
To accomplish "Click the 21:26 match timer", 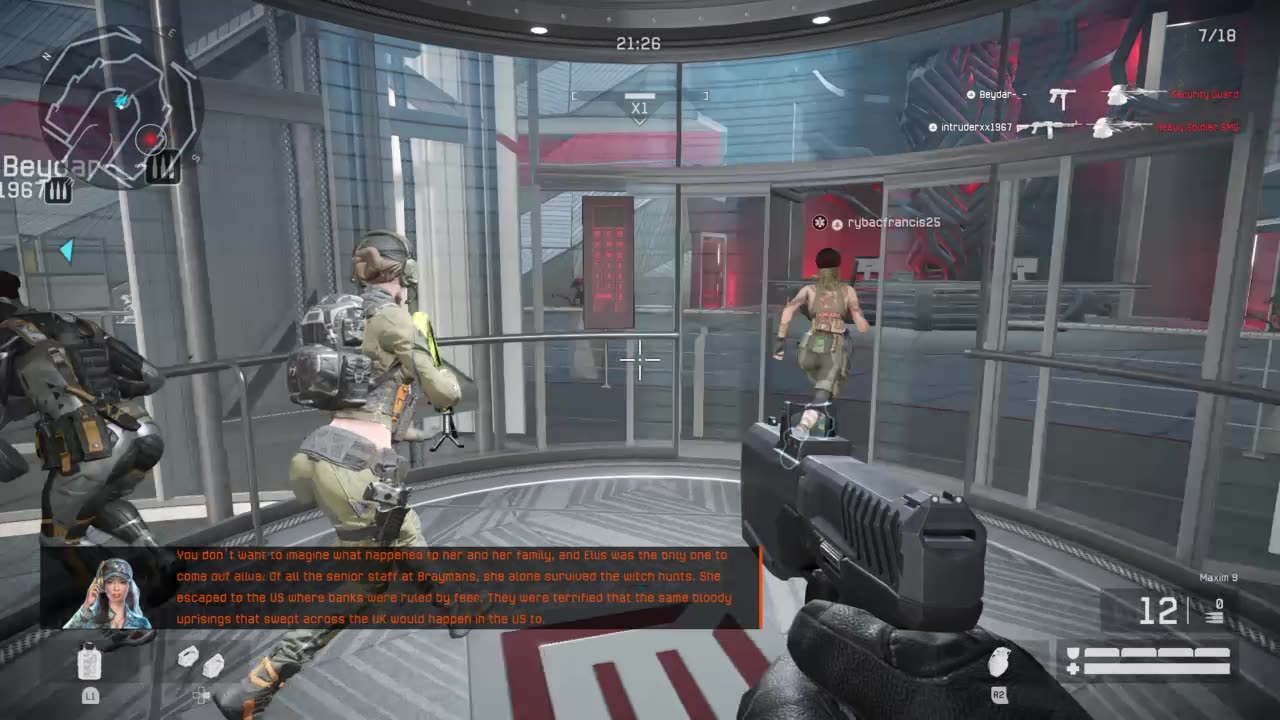I will (x=638, y=44).
